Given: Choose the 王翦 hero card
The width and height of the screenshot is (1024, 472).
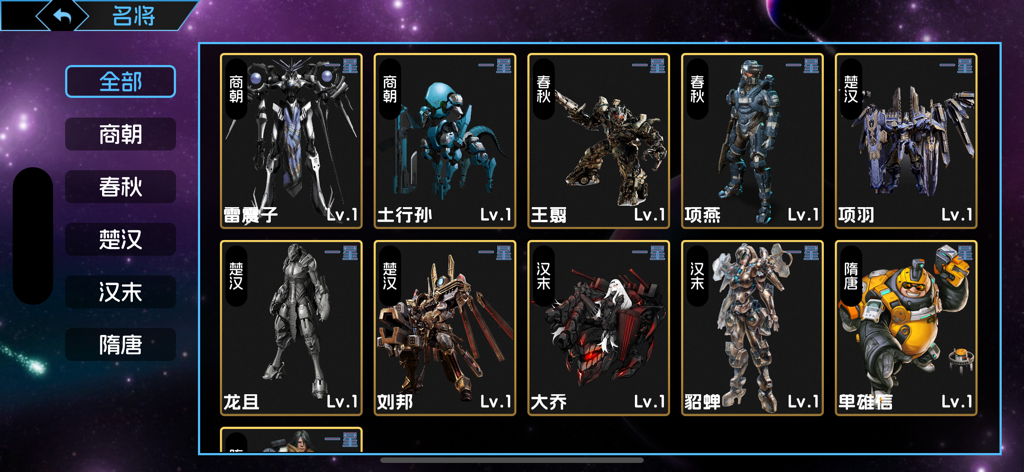Looking at the screenshot, I should pos(598,140).
